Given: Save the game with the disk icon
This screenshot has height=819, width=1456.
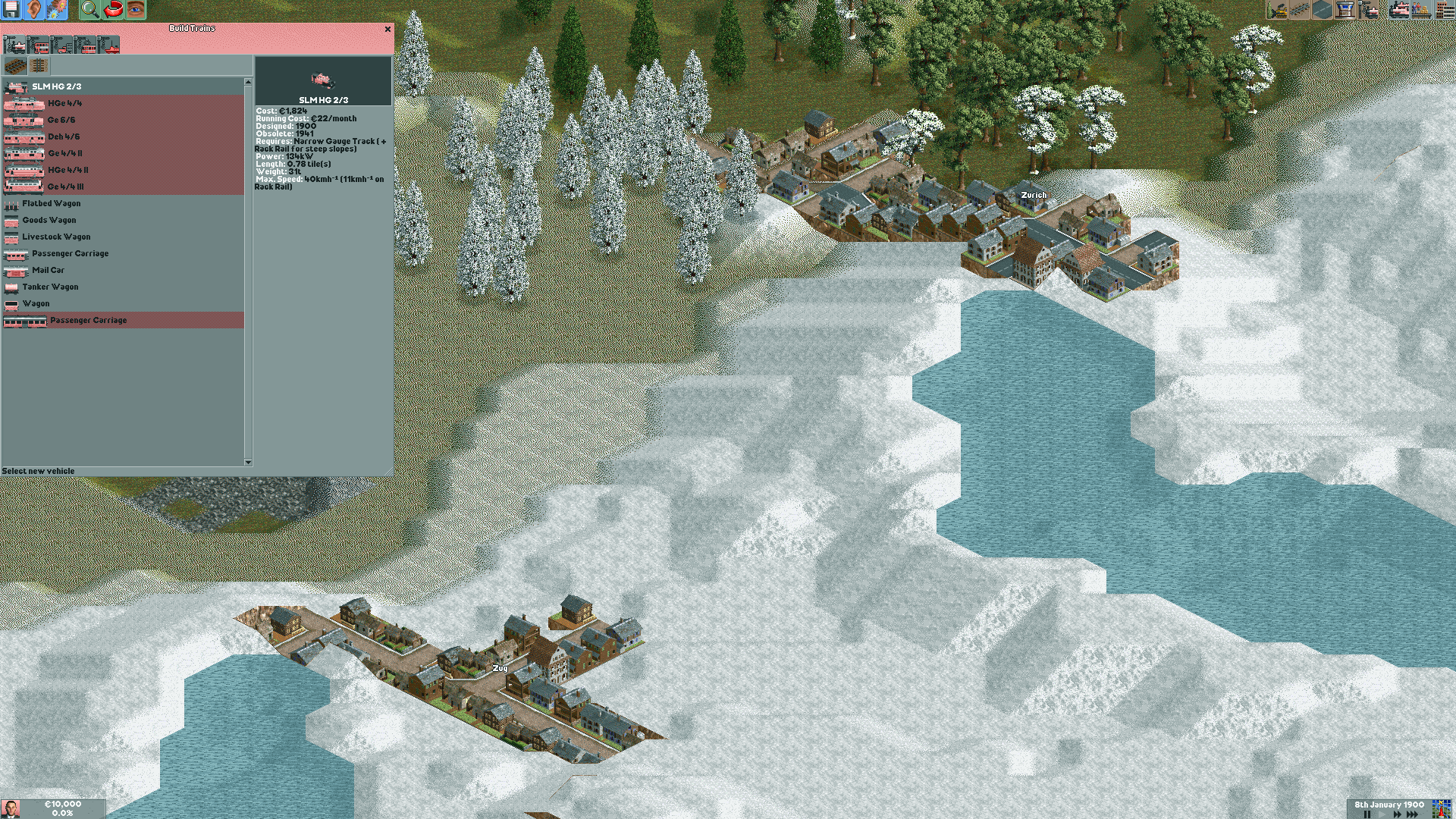Looking at the screenshot, I should point(11,10).
